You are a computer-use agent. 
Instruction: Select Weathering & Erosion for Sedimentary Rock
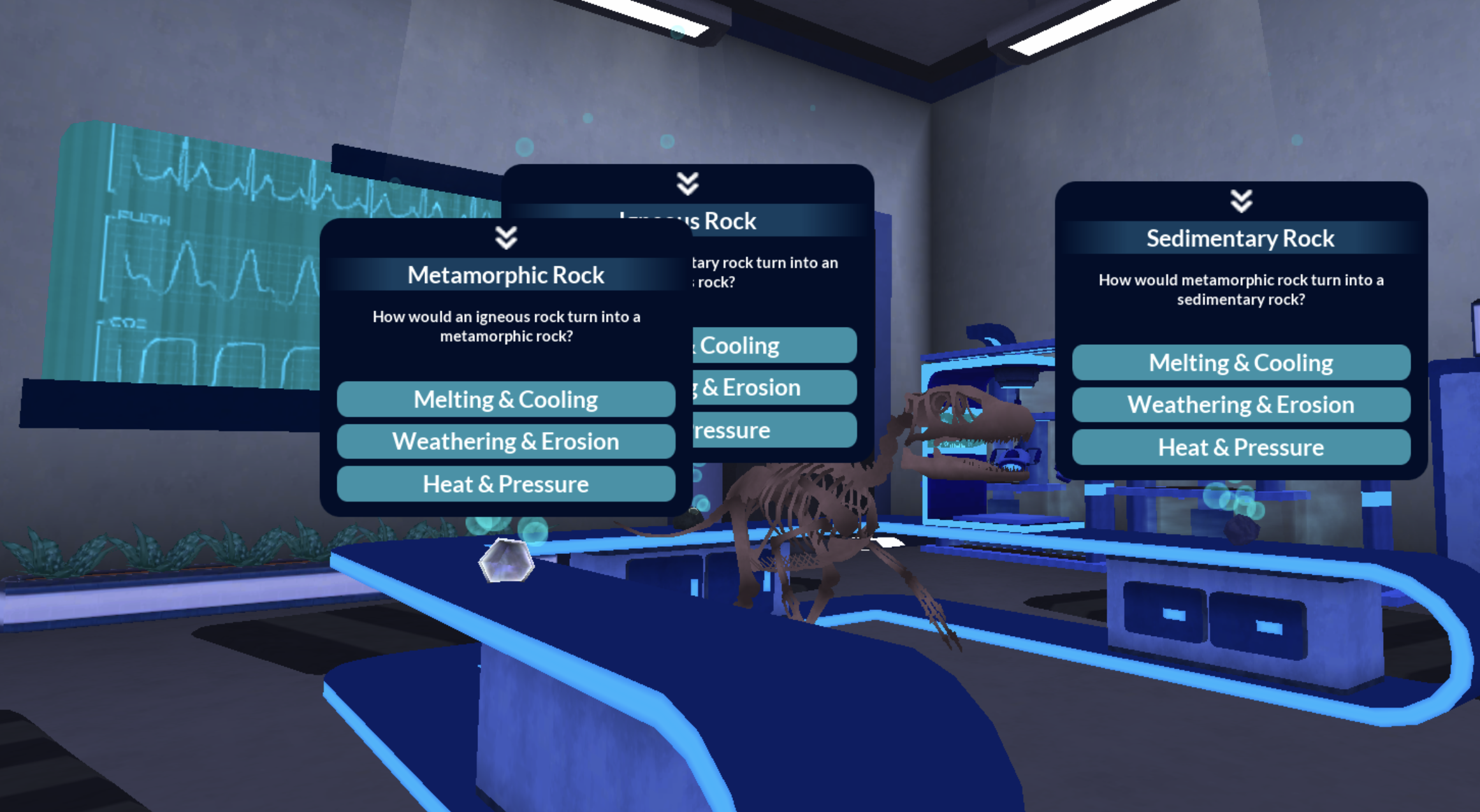pos(1240,405)
